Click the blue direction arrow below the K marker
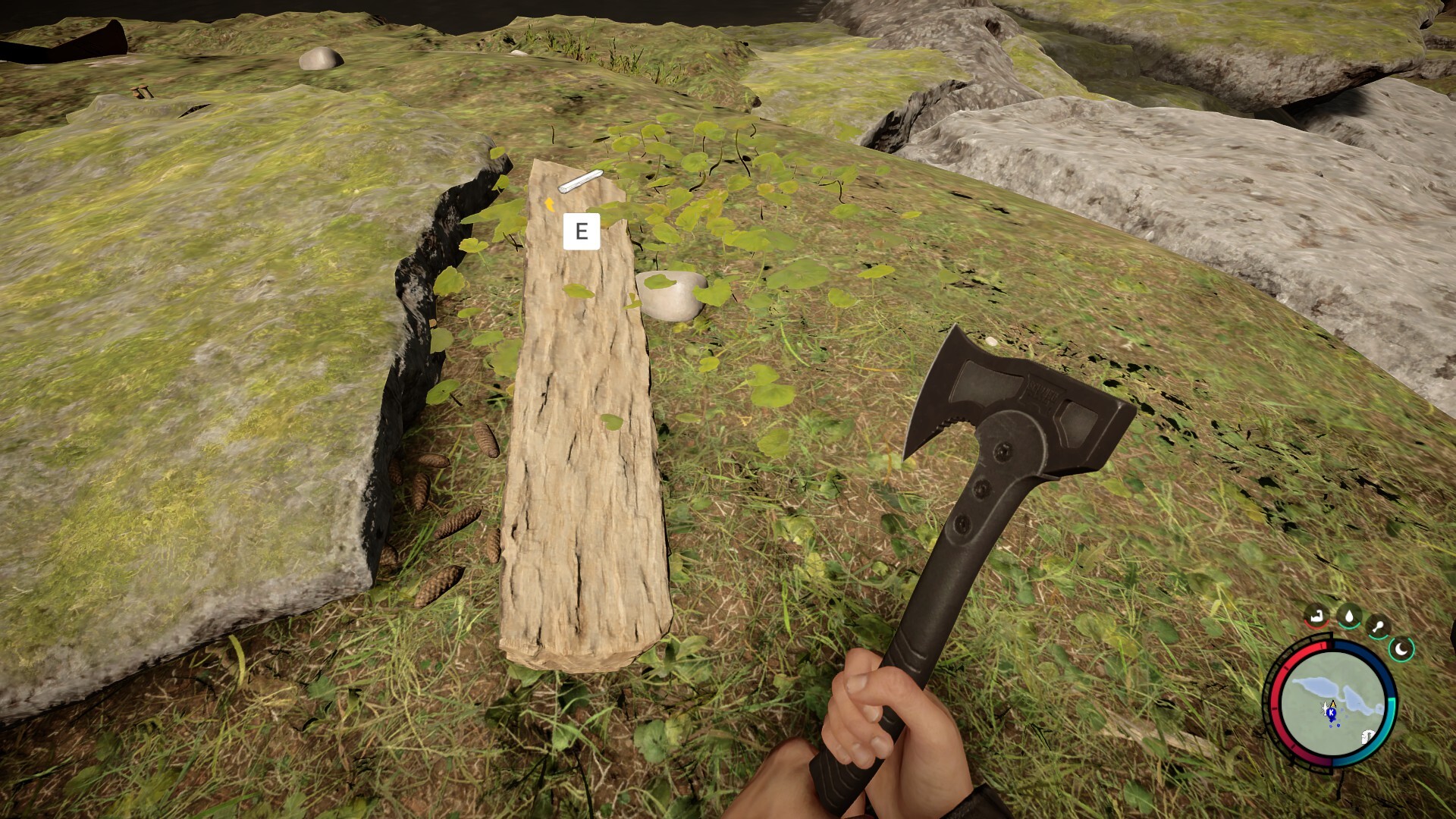Image resolution: width=1456 pixels, height=819 pixels. click(1332, 722)
